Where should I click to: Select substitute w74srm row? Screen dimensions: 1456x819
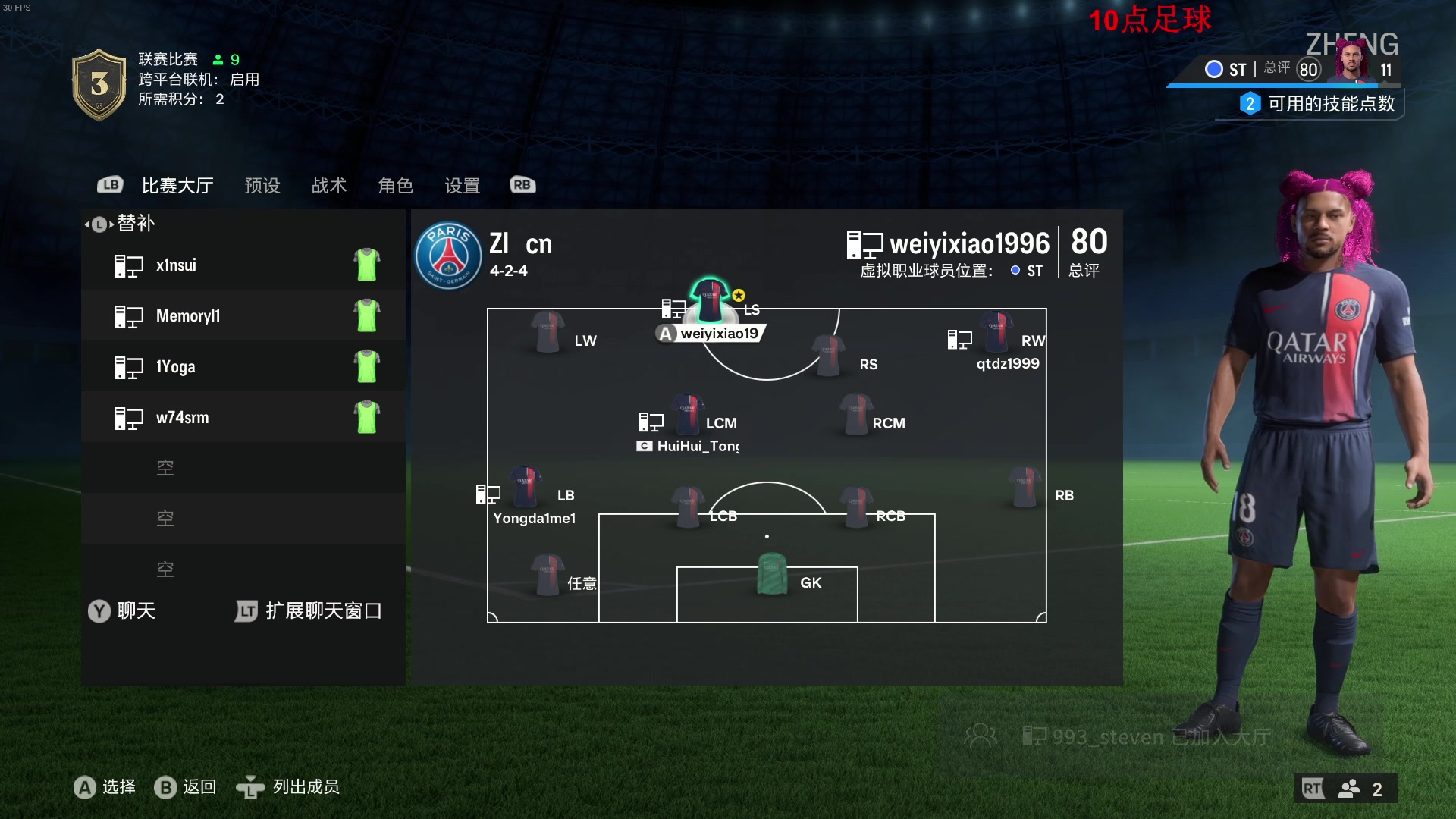point(243,418)
